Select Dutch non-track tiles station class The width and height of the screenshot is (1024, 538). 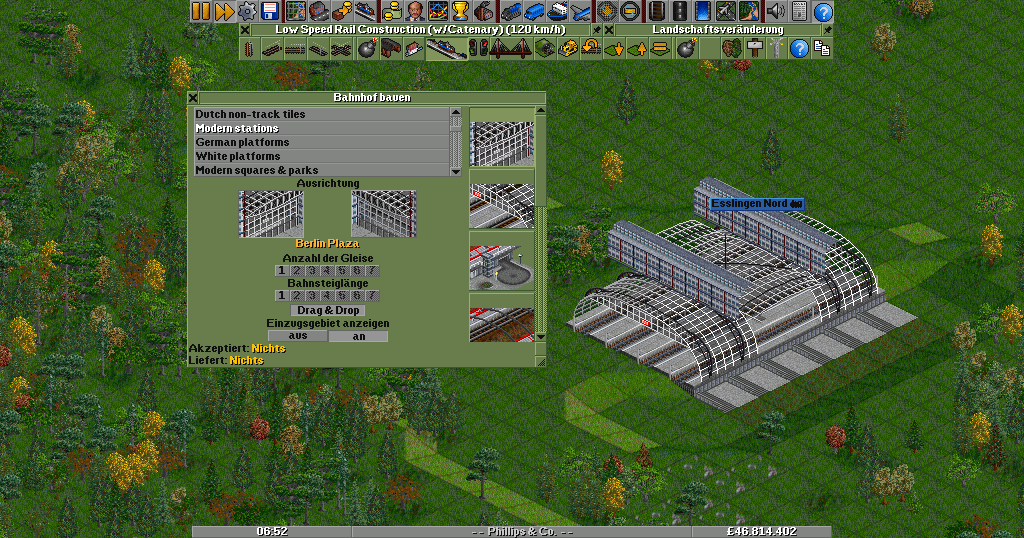tap(321, 114)
